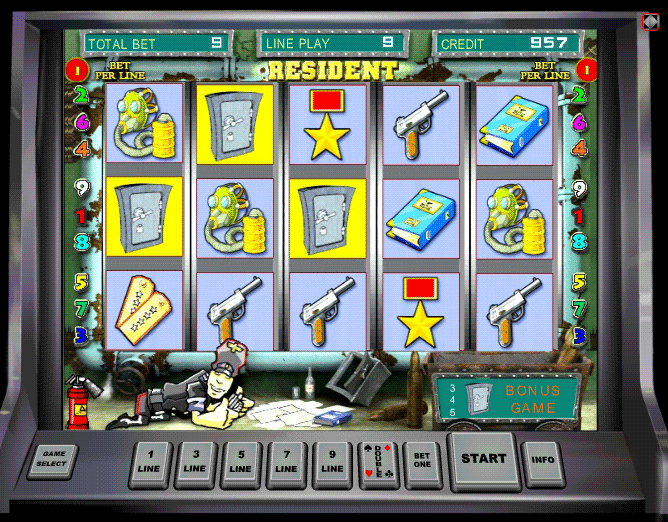Screen dimensions: 668x522
Task: Click the corner resize icon at top right
Action: coord(650,21)
